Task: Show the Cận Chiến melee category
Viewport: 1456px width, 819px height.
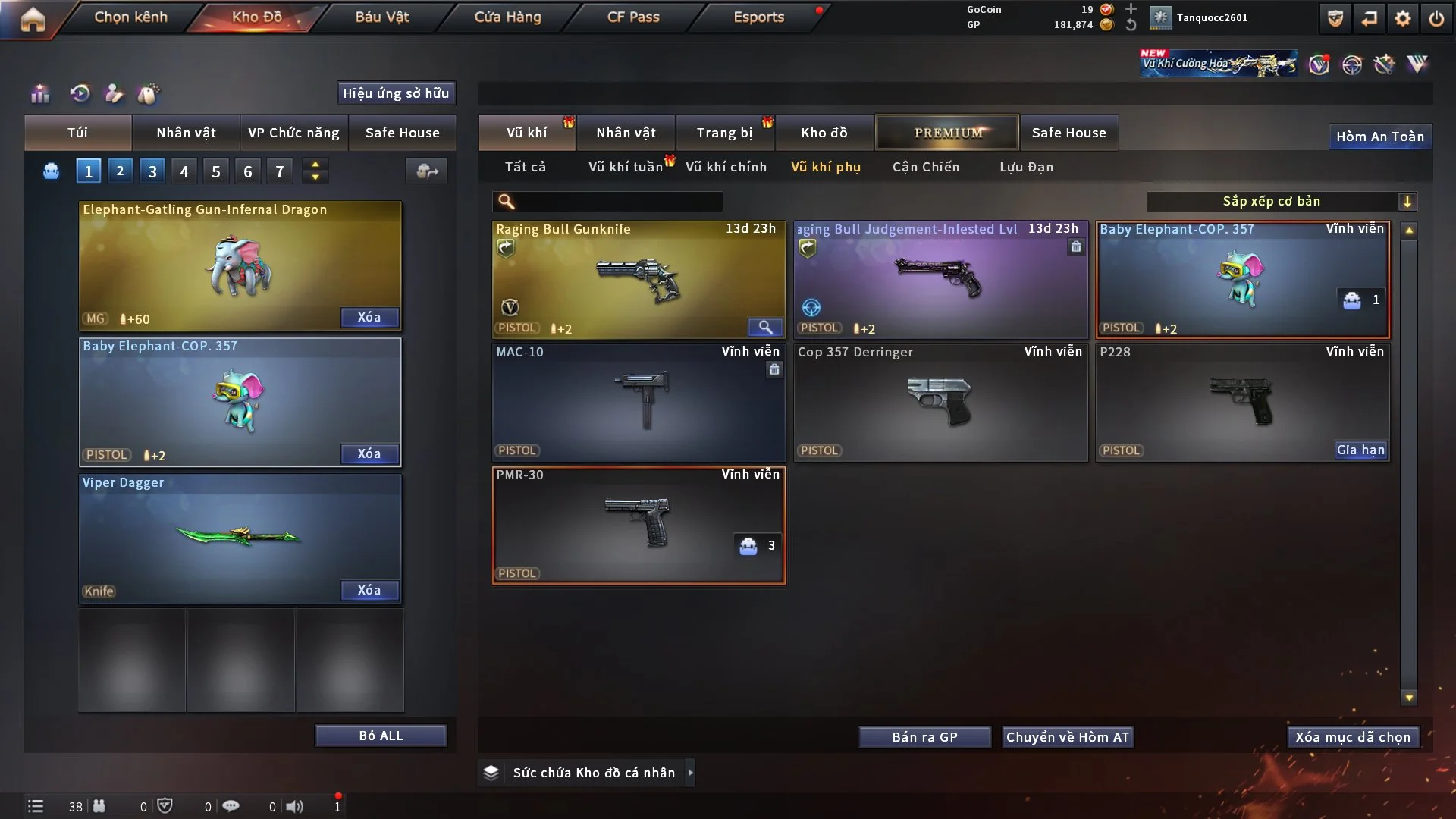Action: tap(925, 167)
